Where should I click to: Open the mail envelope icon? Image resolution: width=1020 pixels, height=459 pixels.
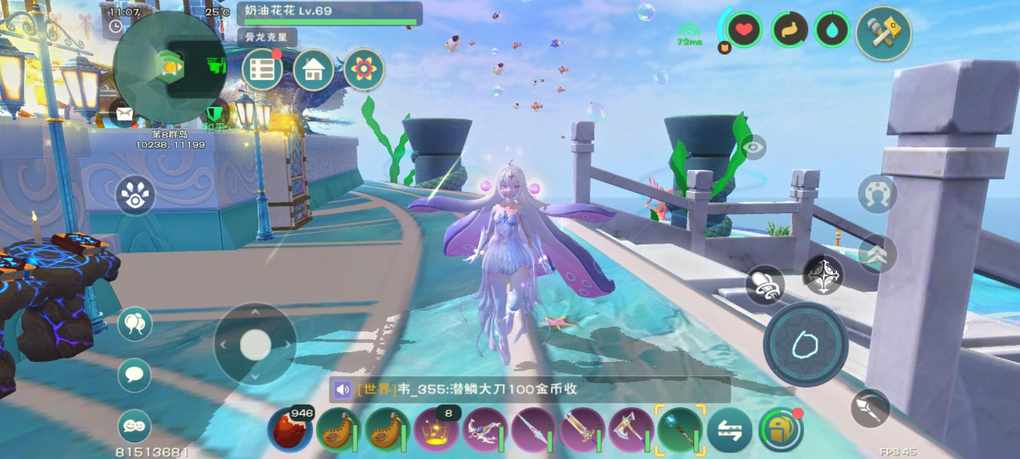pyautogui.click(x=122, y=114)
